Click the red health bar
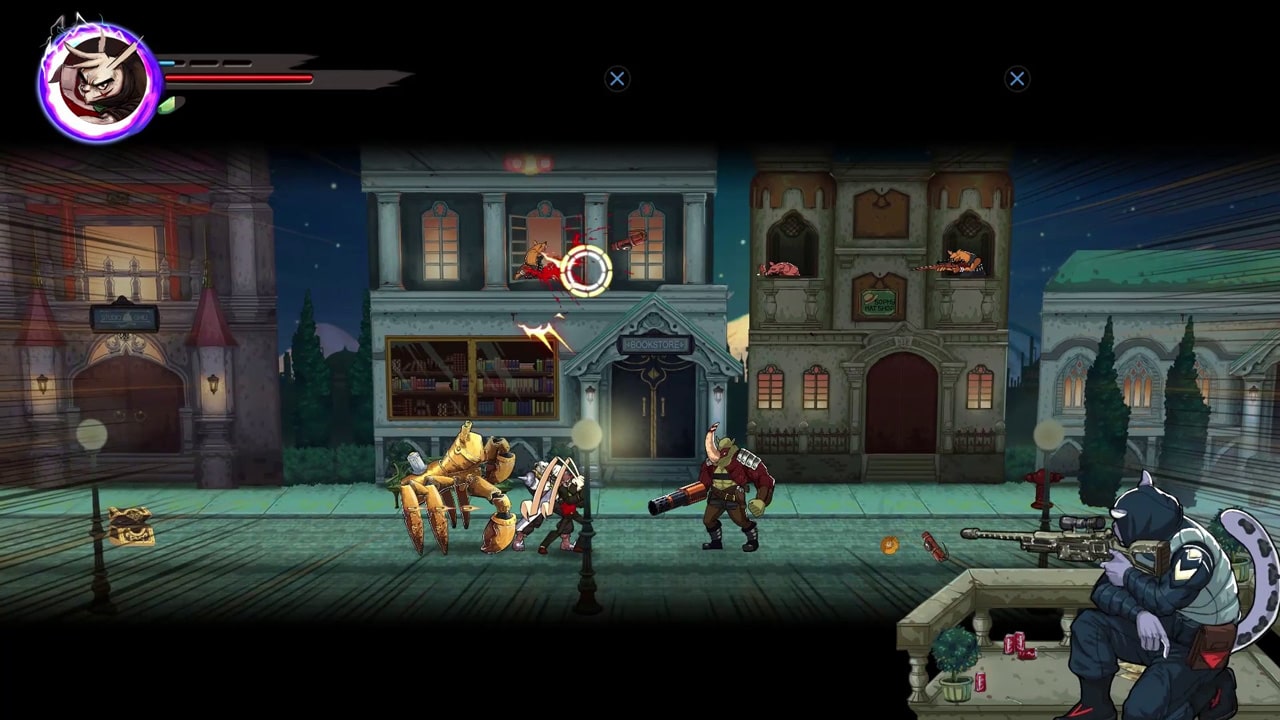 (240, 77)
